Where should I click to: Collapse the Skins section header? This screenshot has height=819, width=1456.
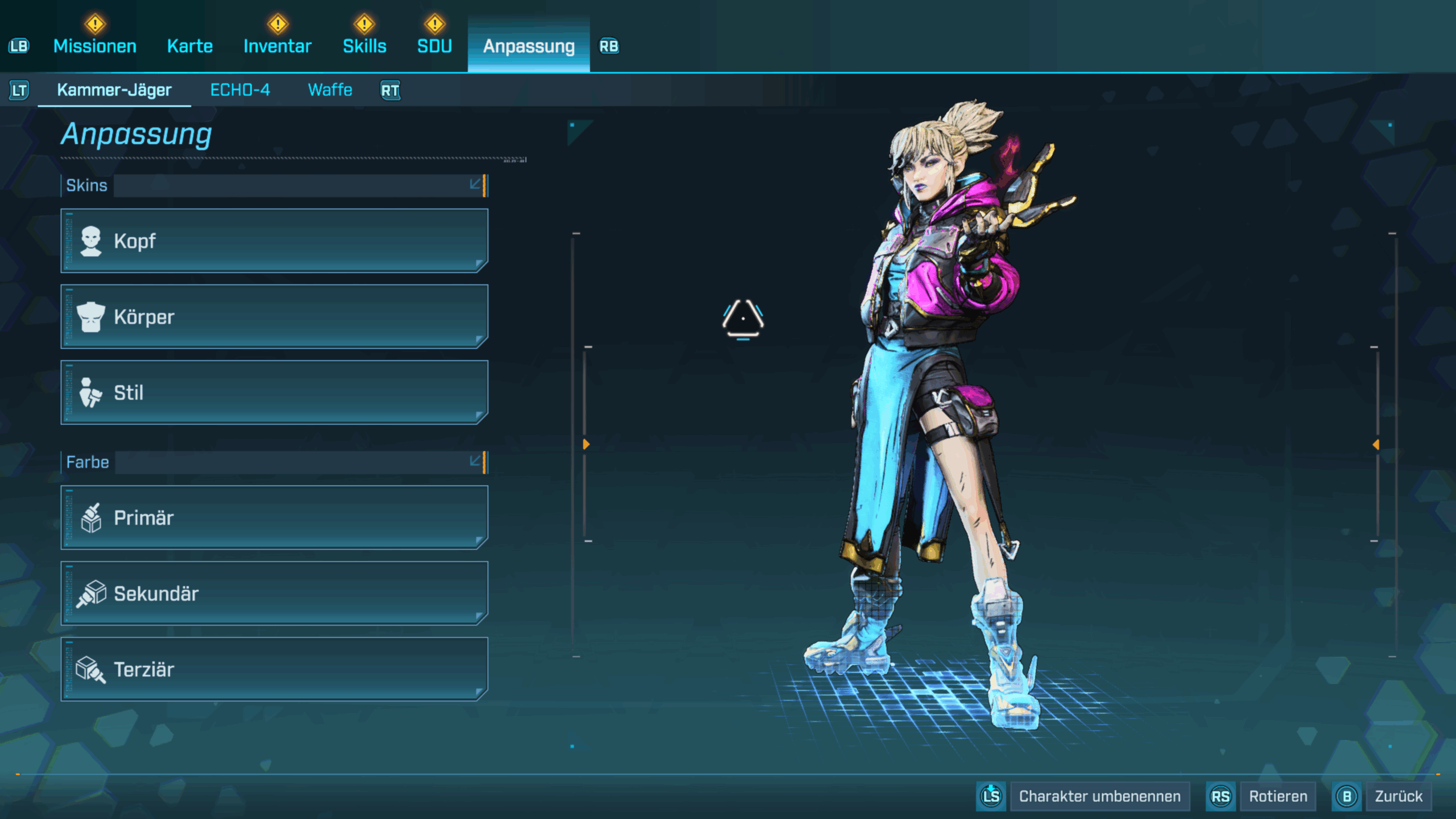pyautogui.click(x=475, y=185)
